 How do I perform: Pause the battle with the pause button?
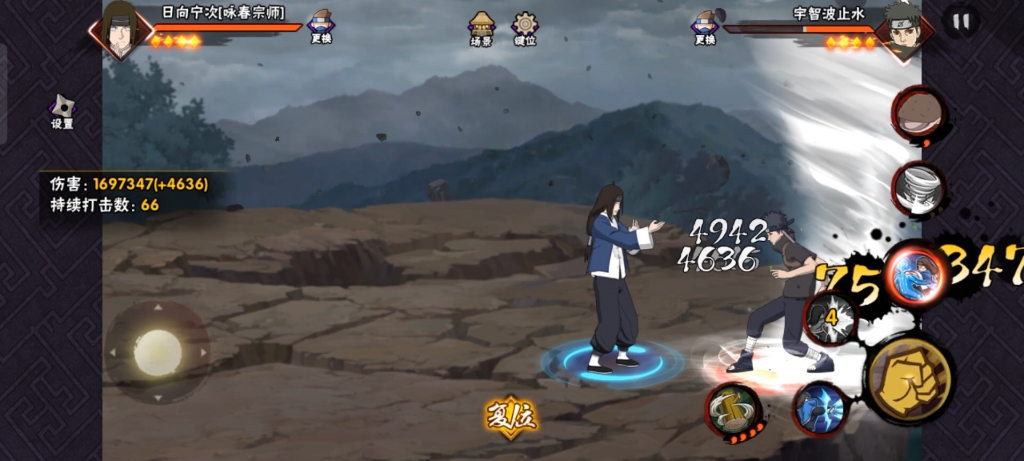pyautogui.click(x=961, y=22)
